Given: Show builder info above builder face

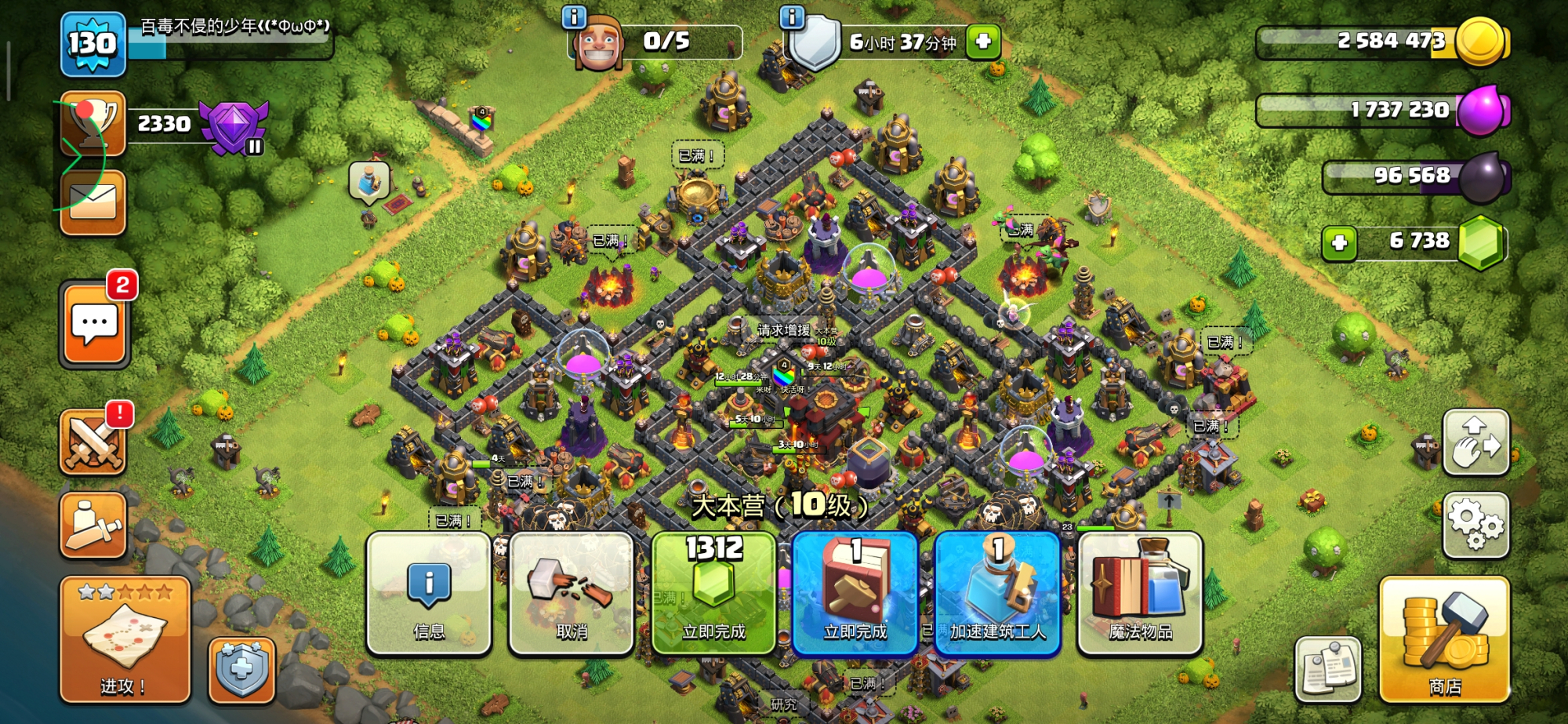Looking at the screenshot, I should point(575,16).
